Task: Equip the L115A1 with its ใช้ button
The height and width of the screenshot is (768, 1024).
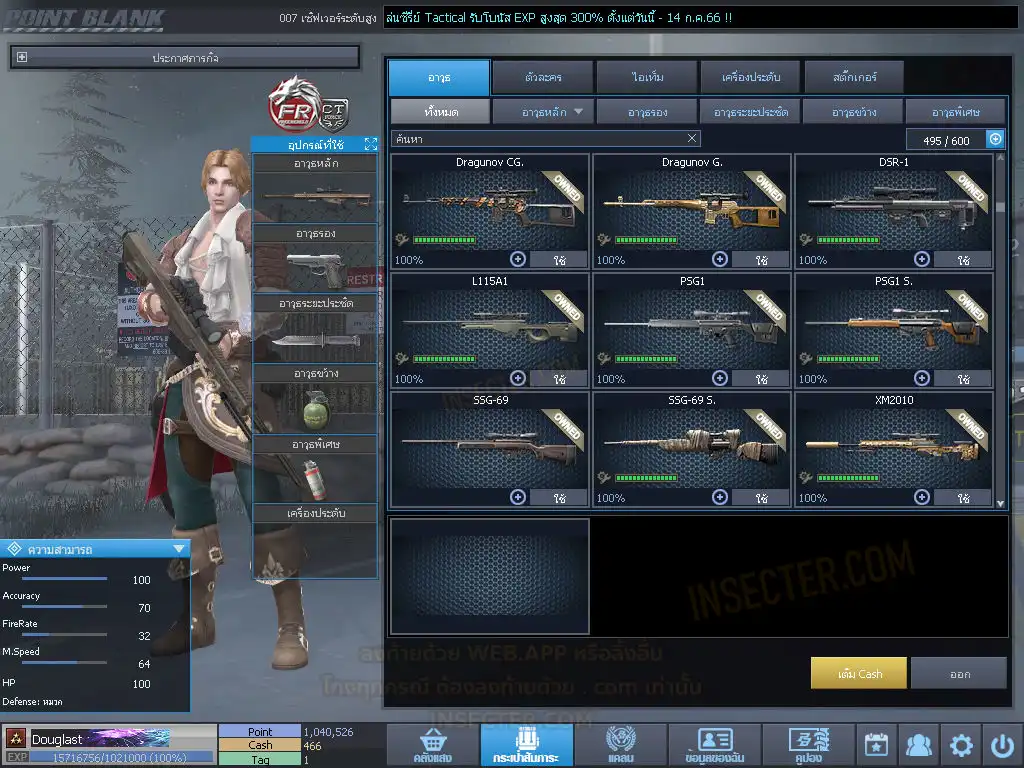Action: point(559,379)
